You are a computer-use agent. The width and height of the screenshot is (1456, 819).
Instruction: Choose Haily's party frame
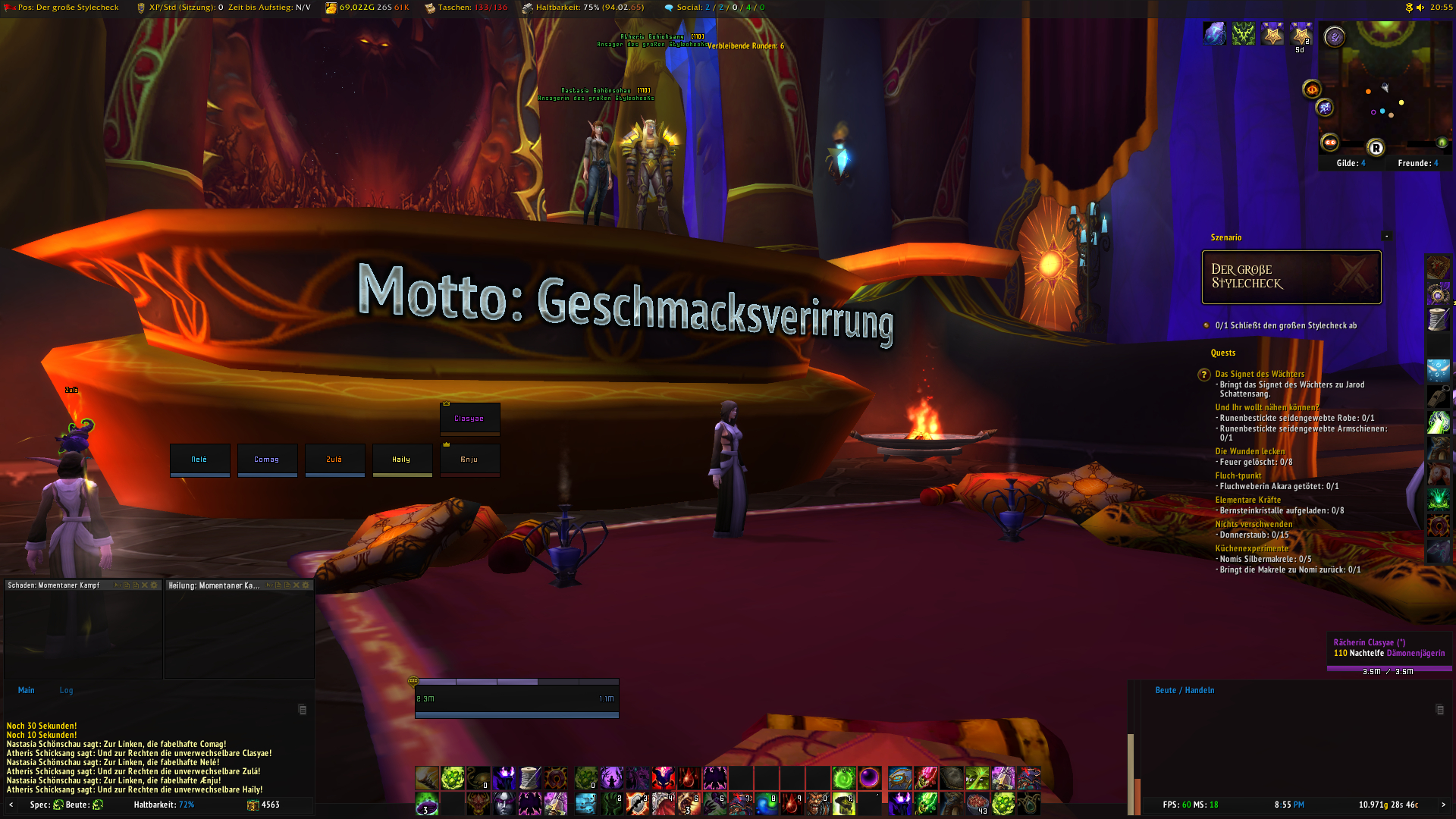pos(402,460)
